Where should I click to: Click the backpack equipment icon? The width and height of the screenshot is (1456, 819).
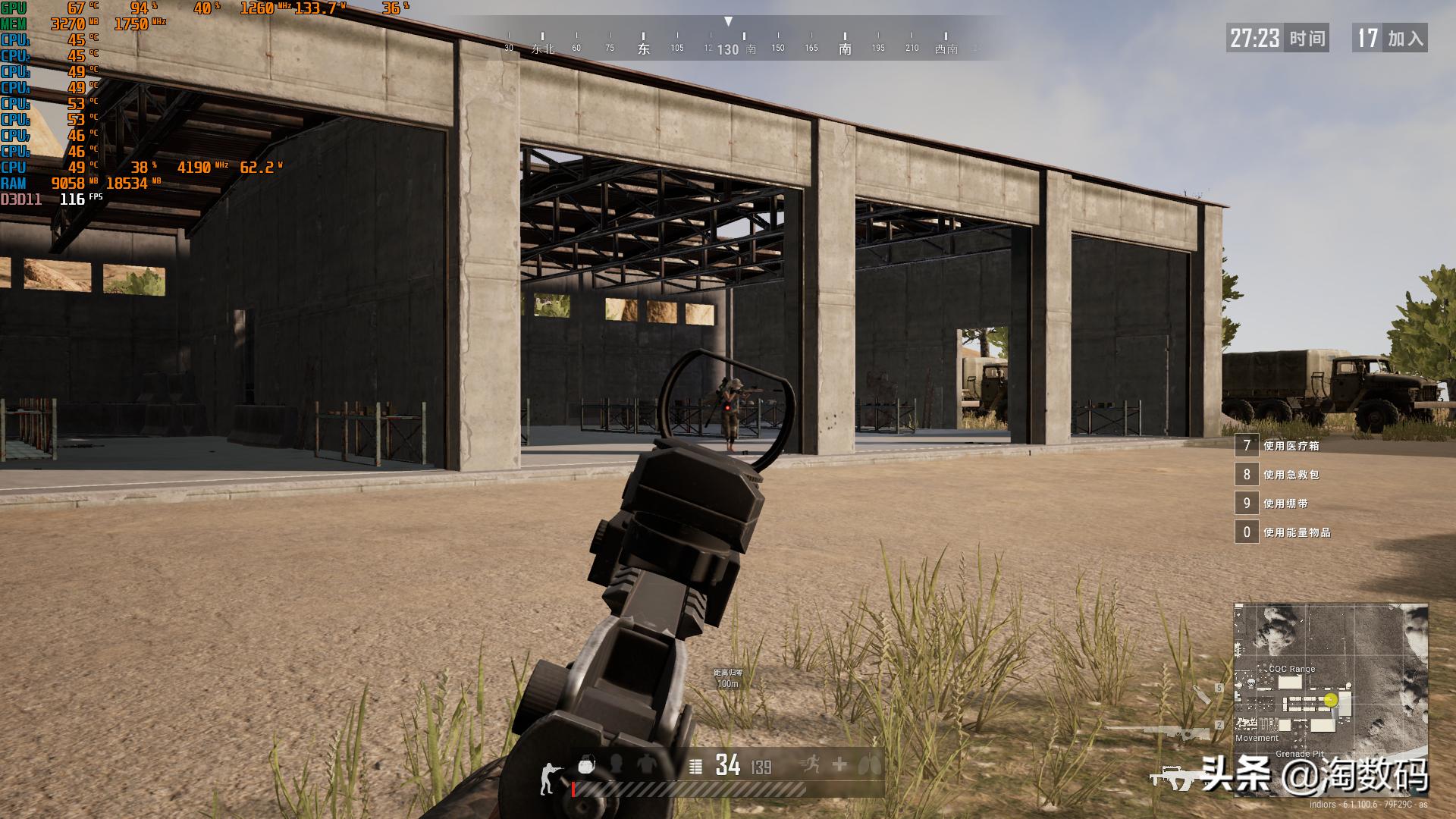[585, 765]
